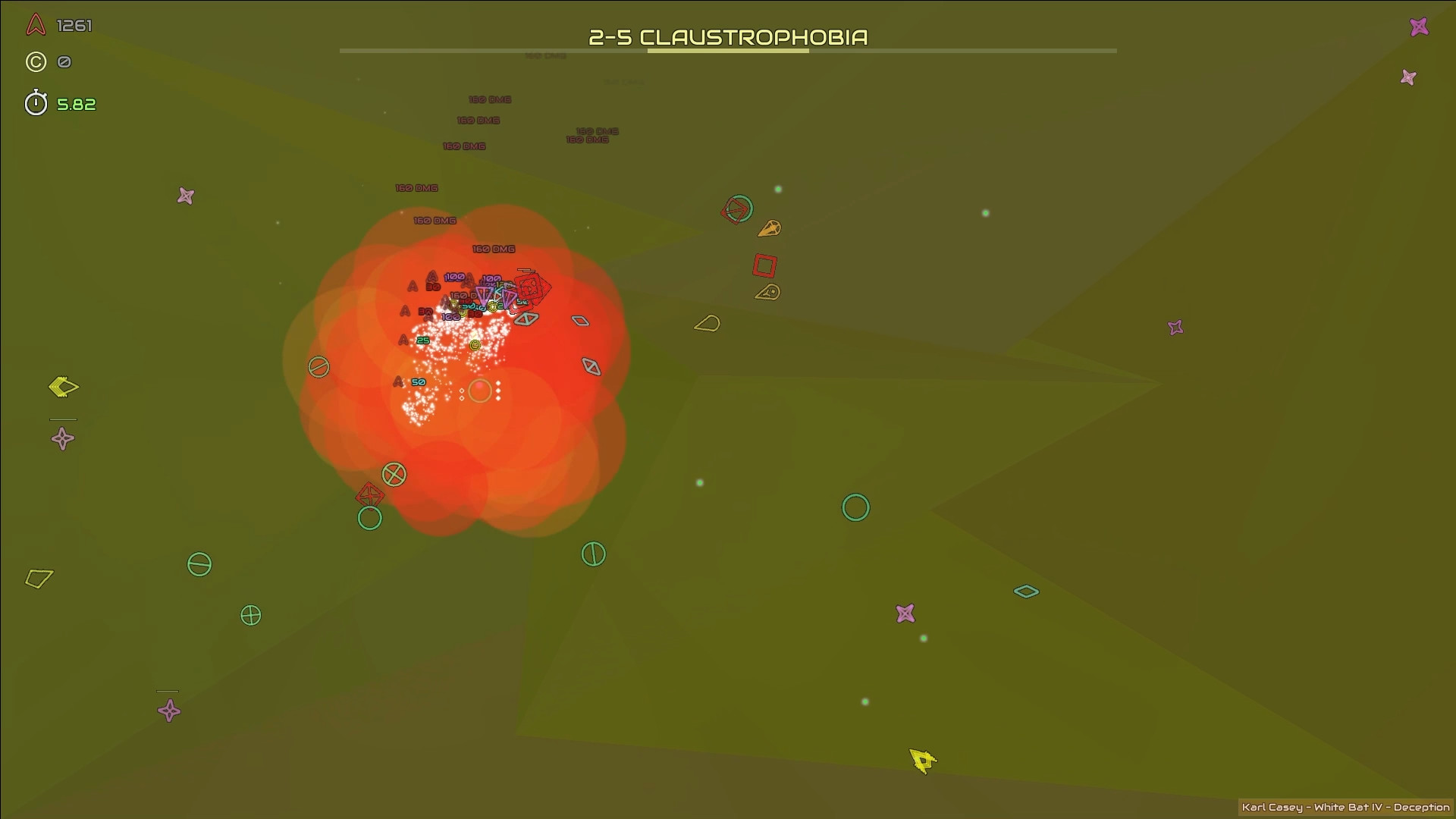Click the yellow arrow ship on the left edge
Image resolution: width=1456 pixels, height=819 pixels.
pyautogui.click(x=62, y=388)
